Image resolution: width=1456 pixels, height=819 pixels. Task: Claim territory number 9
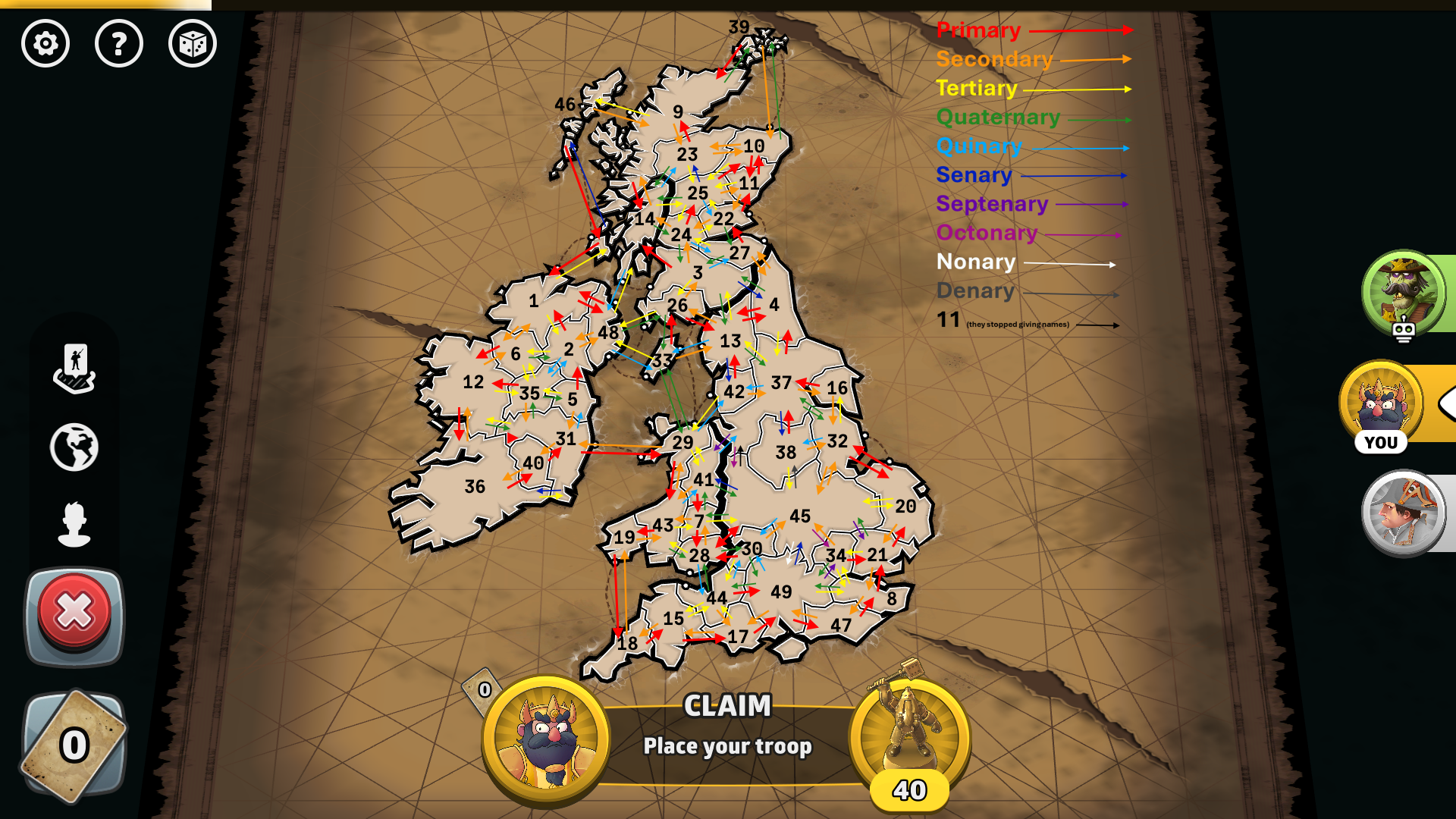tap(677, 112)
